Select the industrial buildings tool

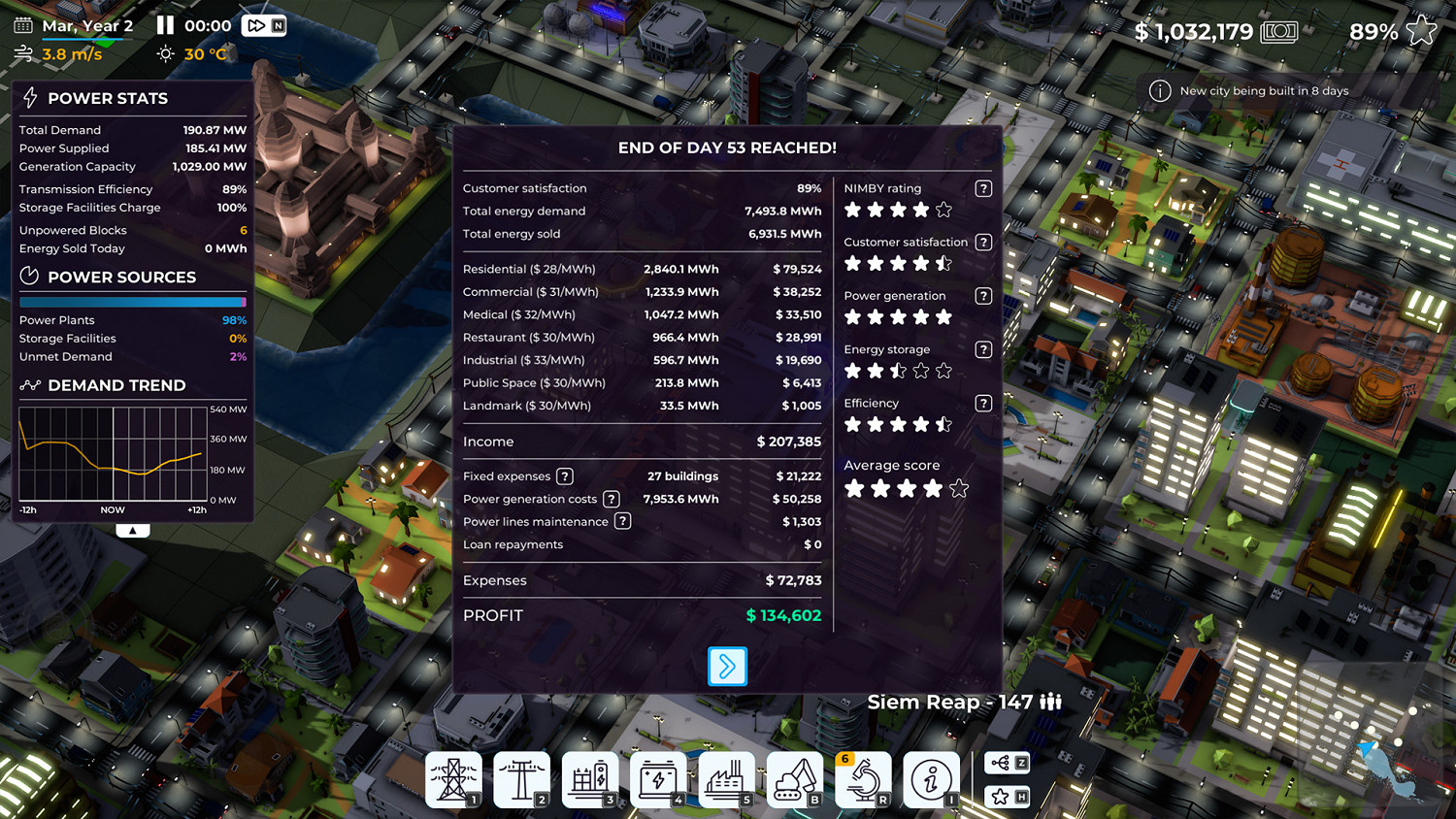[x=726, y=779]
